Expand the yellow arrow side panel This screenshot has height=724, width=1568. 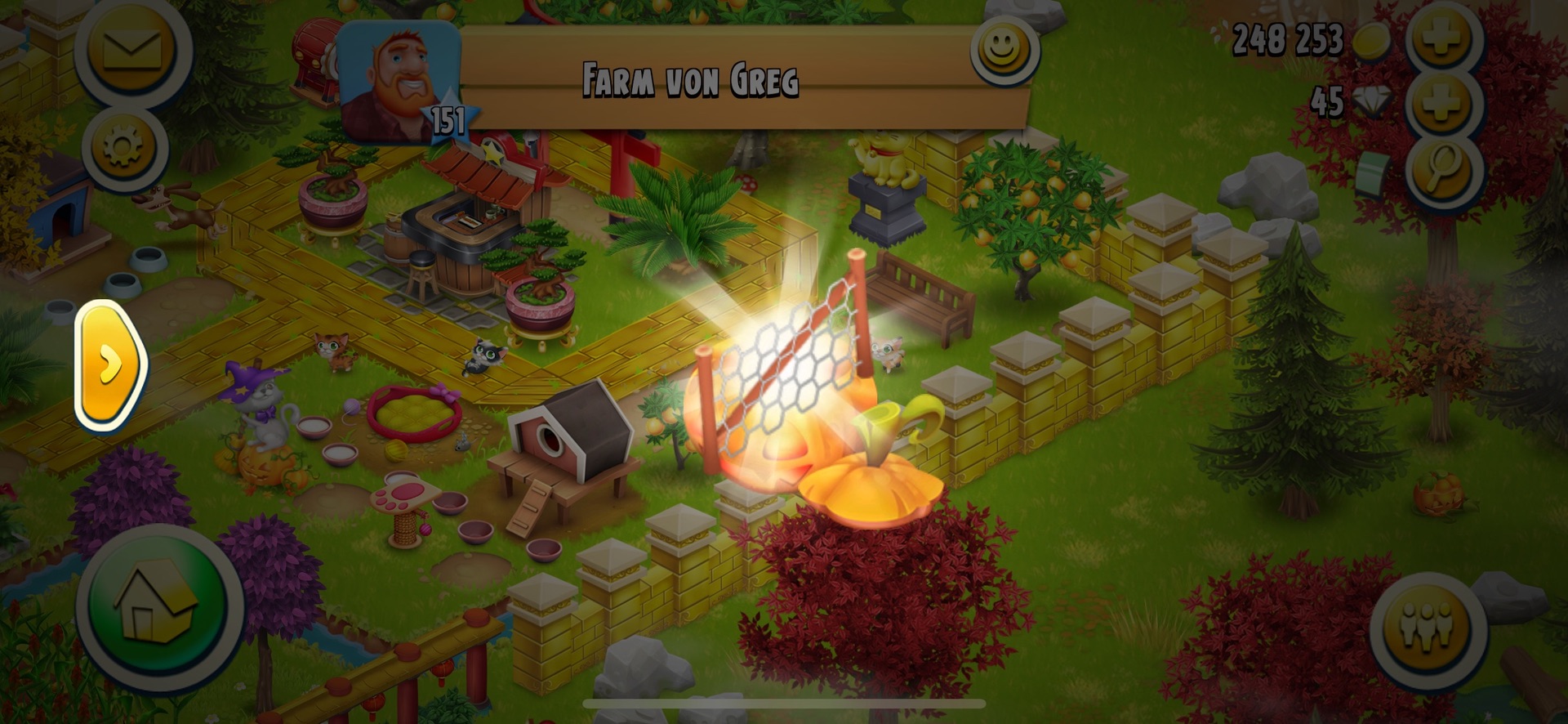click(111, 364)
